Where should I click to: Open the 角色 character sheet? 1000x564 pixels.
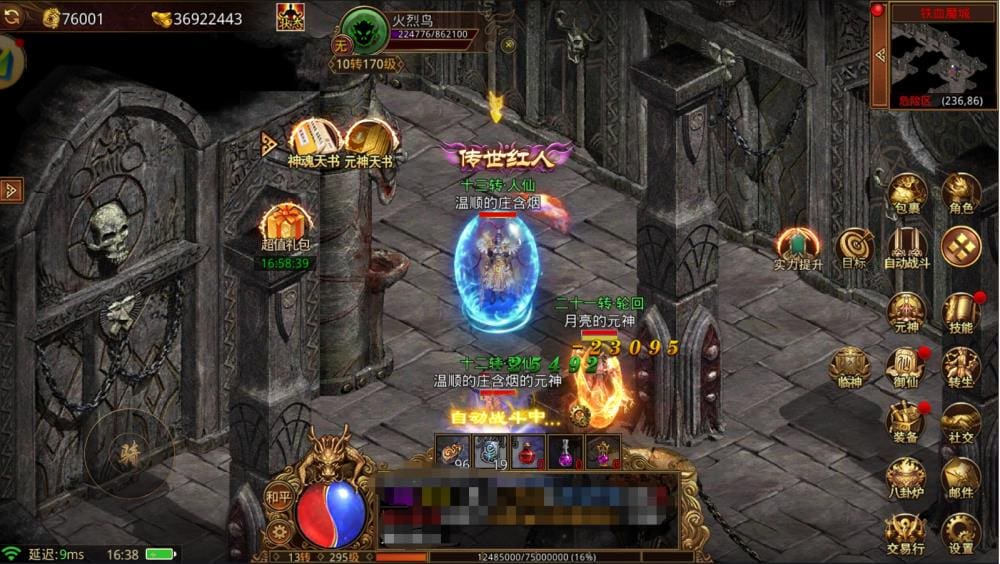click(961, 191)
